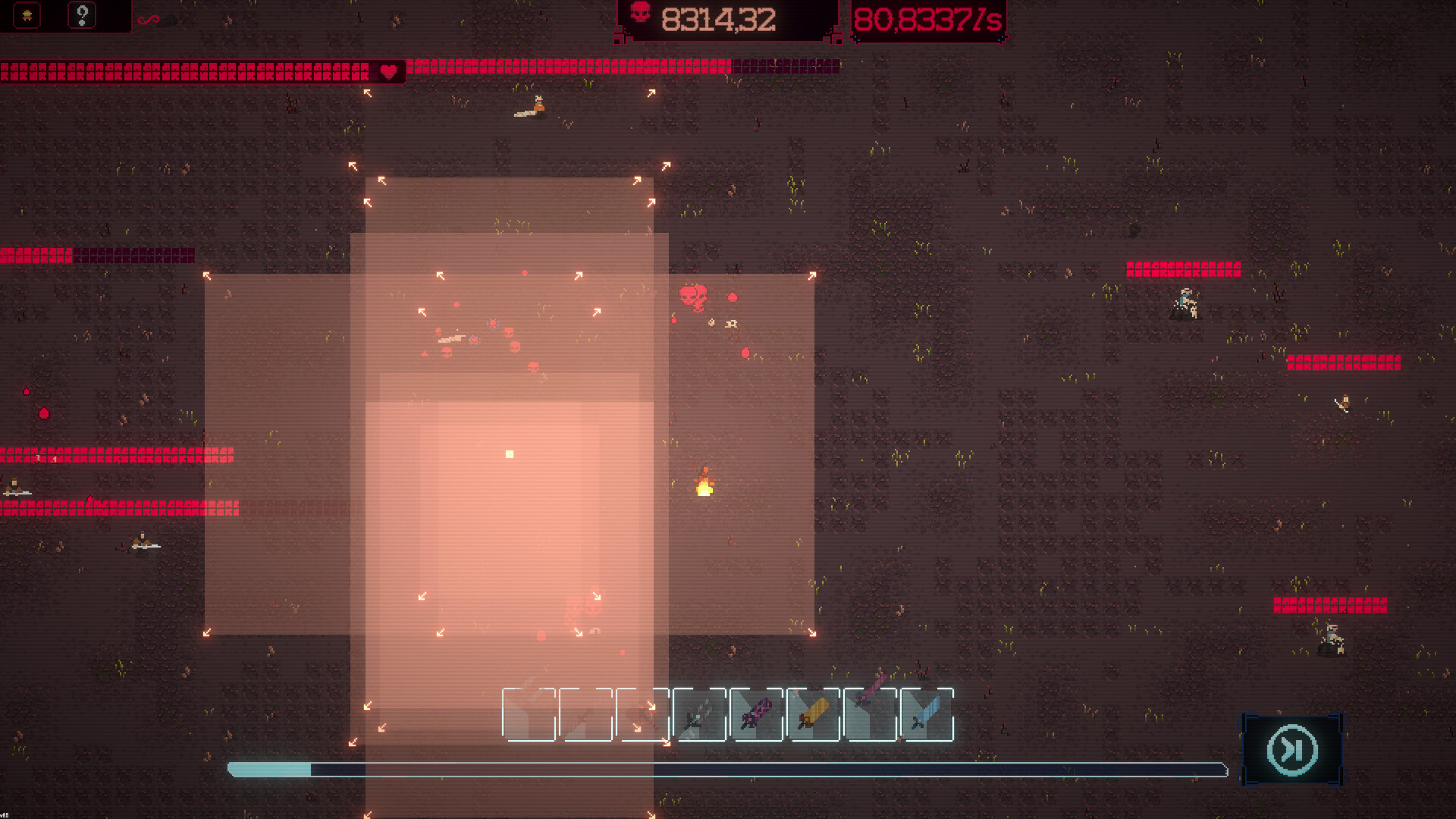Image resolution: width=1456 pixels, height=819 pixels.
Task: Click the red timer display showing 80,8337/s
Action: (x=927, y=19)
